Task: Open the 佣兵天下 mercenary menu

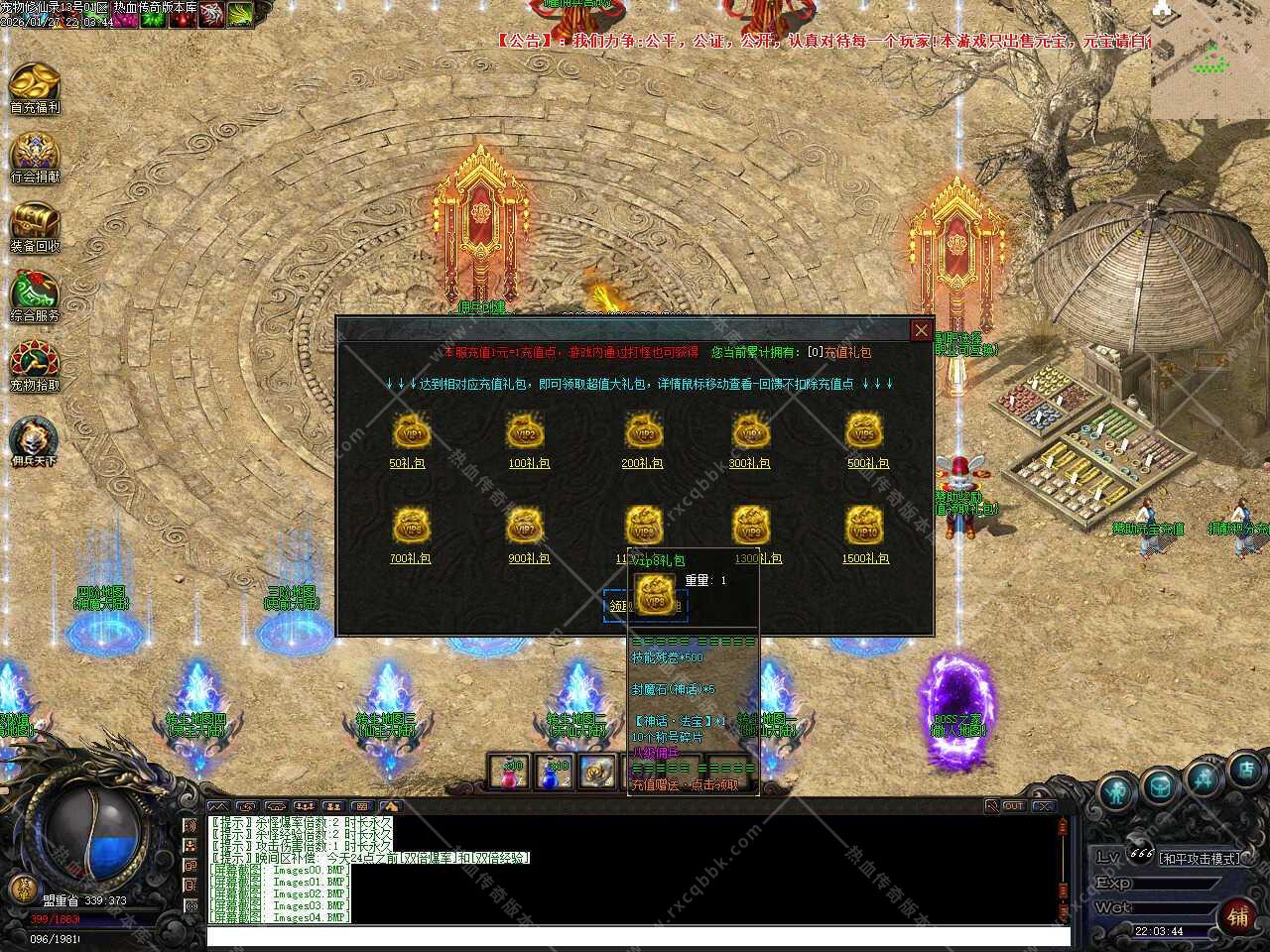Action: click(x=35, y=440)
